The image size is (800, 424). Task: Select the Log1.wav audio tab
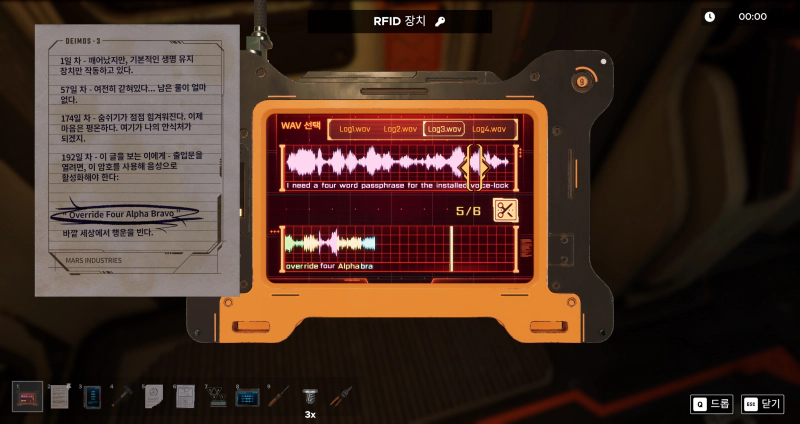pos(355,129)
